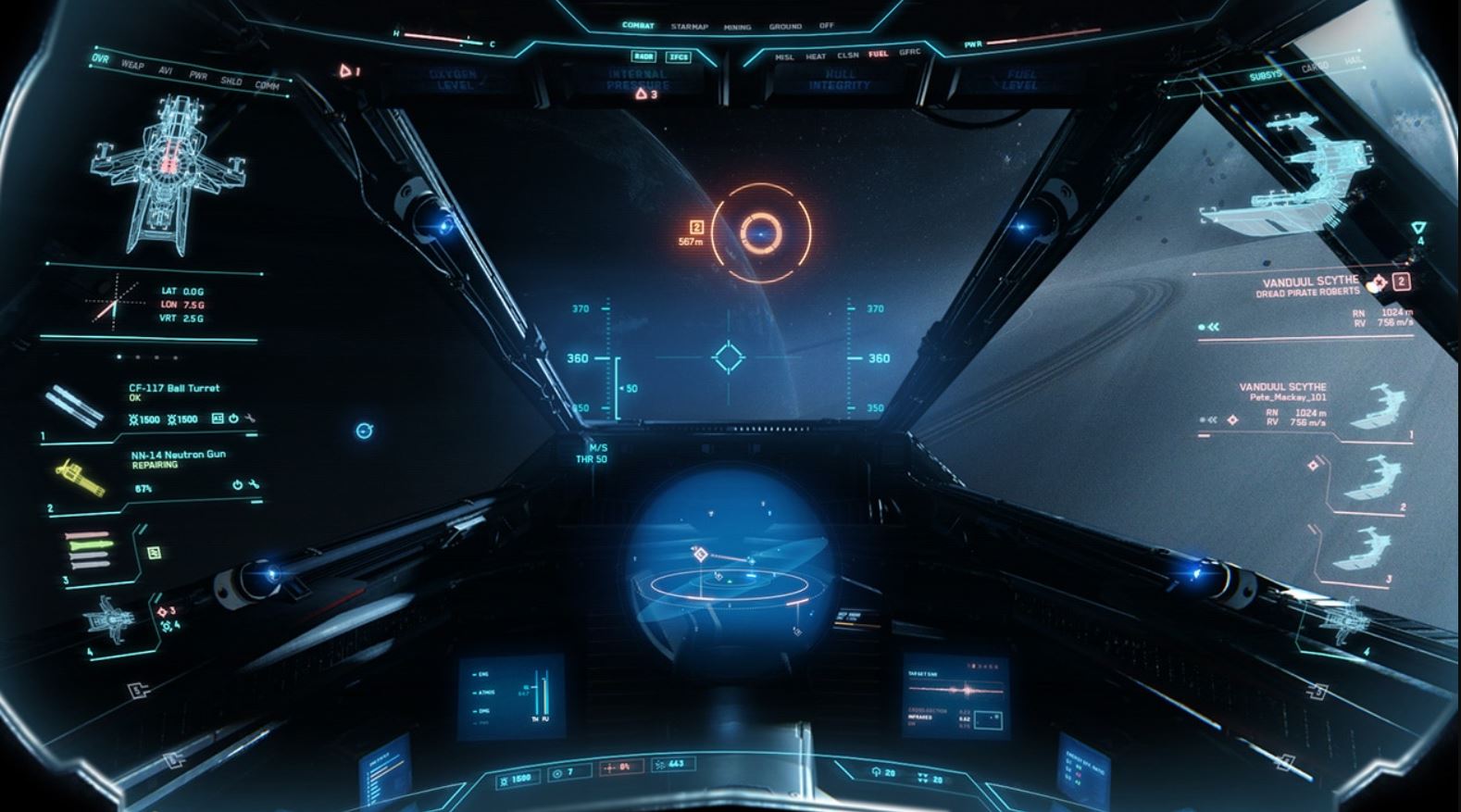
Task: Toggle power on the NN-14 Neutron Gun
Action: click(x=237, y=484)
